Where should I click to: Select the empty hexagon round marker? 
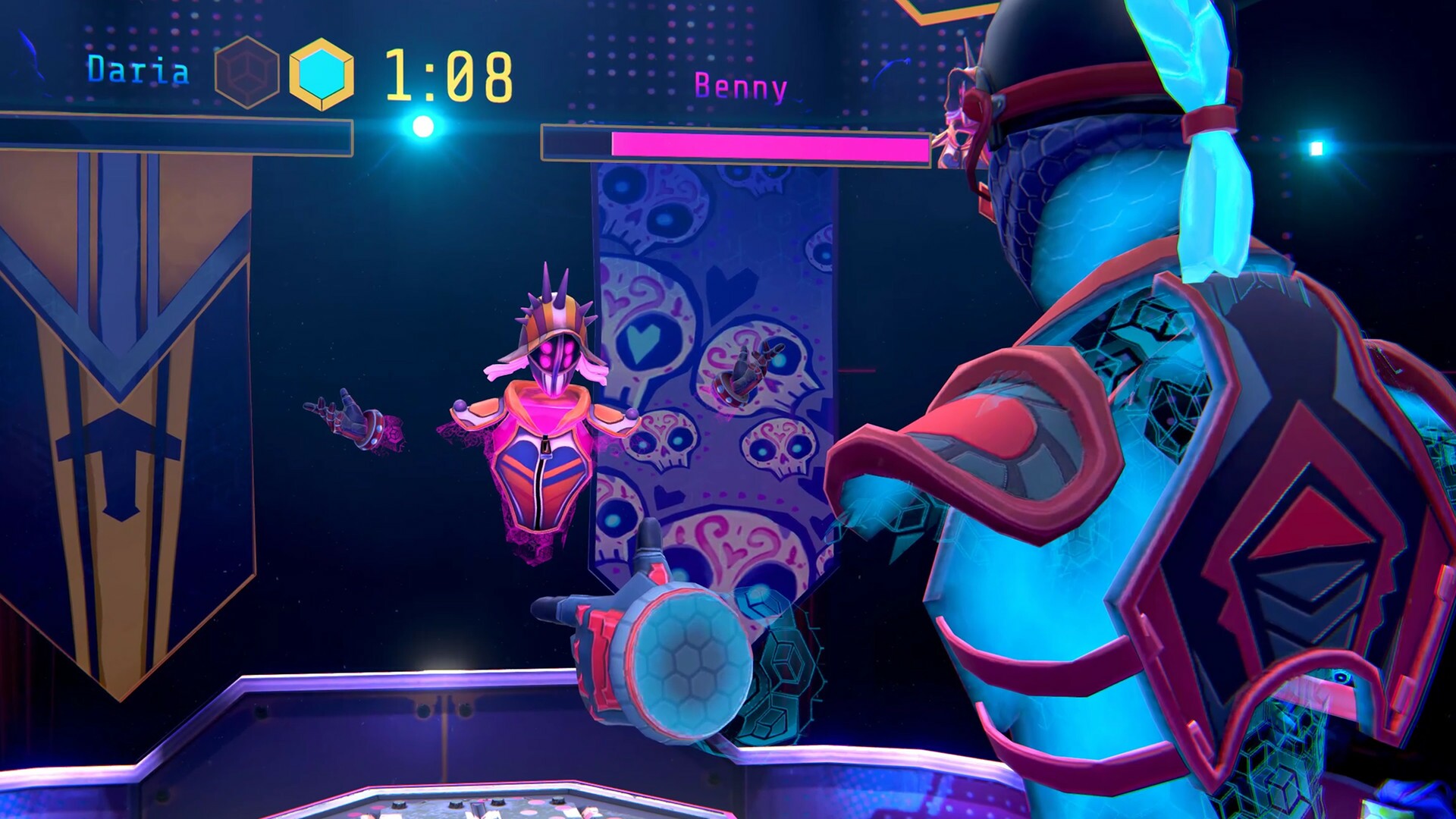pyautogui.click(x=246, y=72)
